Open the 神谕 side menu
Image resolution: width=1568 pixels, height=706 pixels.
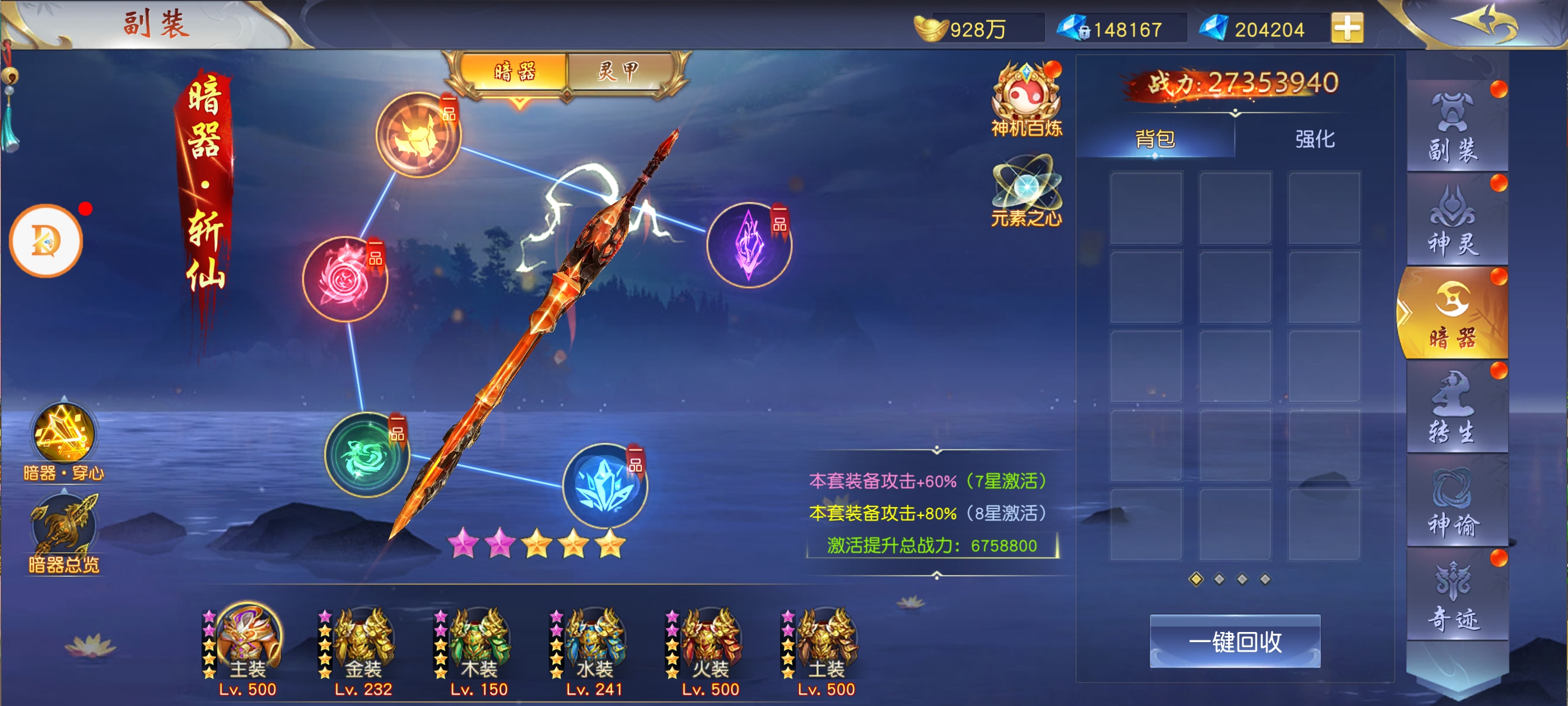(1452, 503)
